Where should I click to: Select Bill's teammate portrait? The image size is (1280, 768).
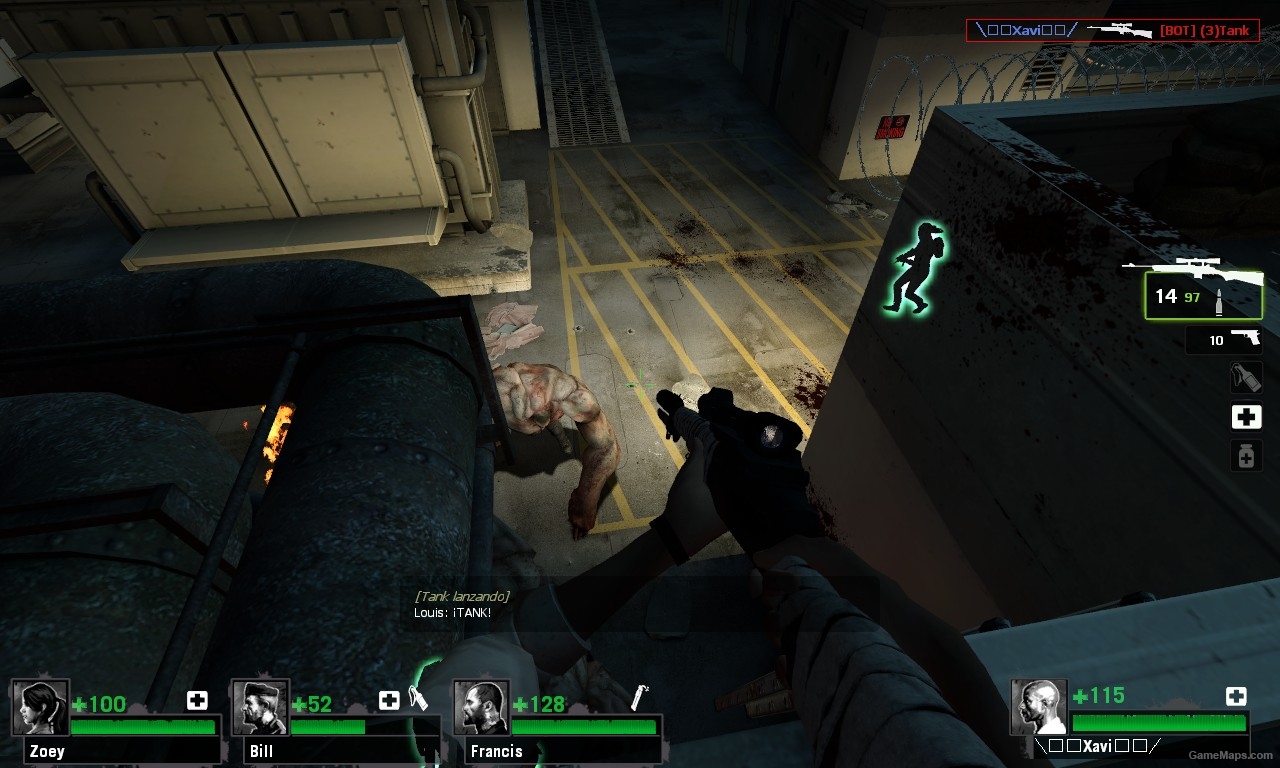260,708
